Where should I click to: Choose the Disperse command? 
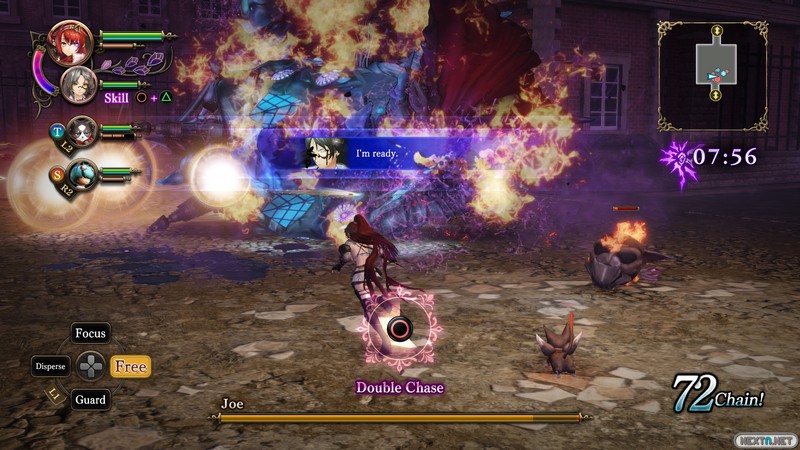tap(50, 366)
